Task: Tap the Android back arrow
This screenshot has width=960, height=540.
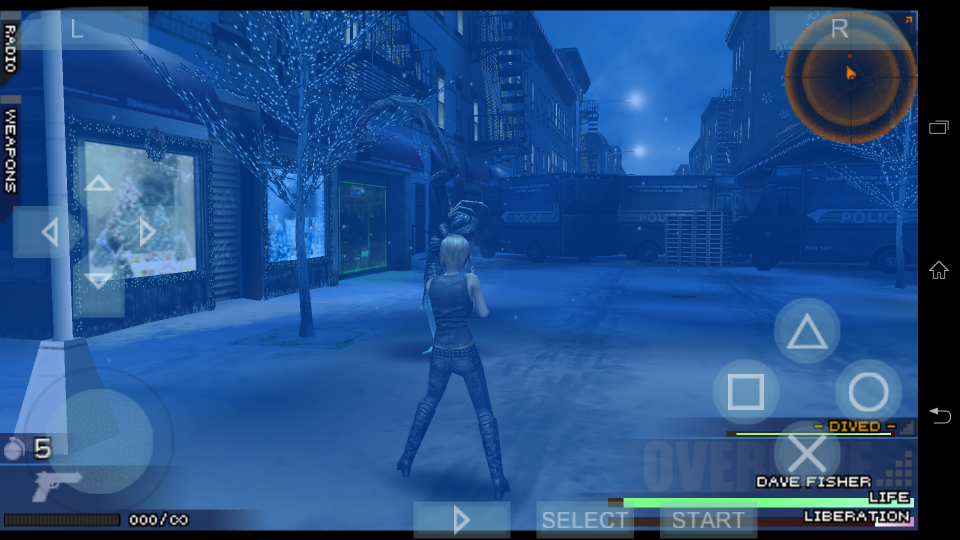Action: pos(938,415)
